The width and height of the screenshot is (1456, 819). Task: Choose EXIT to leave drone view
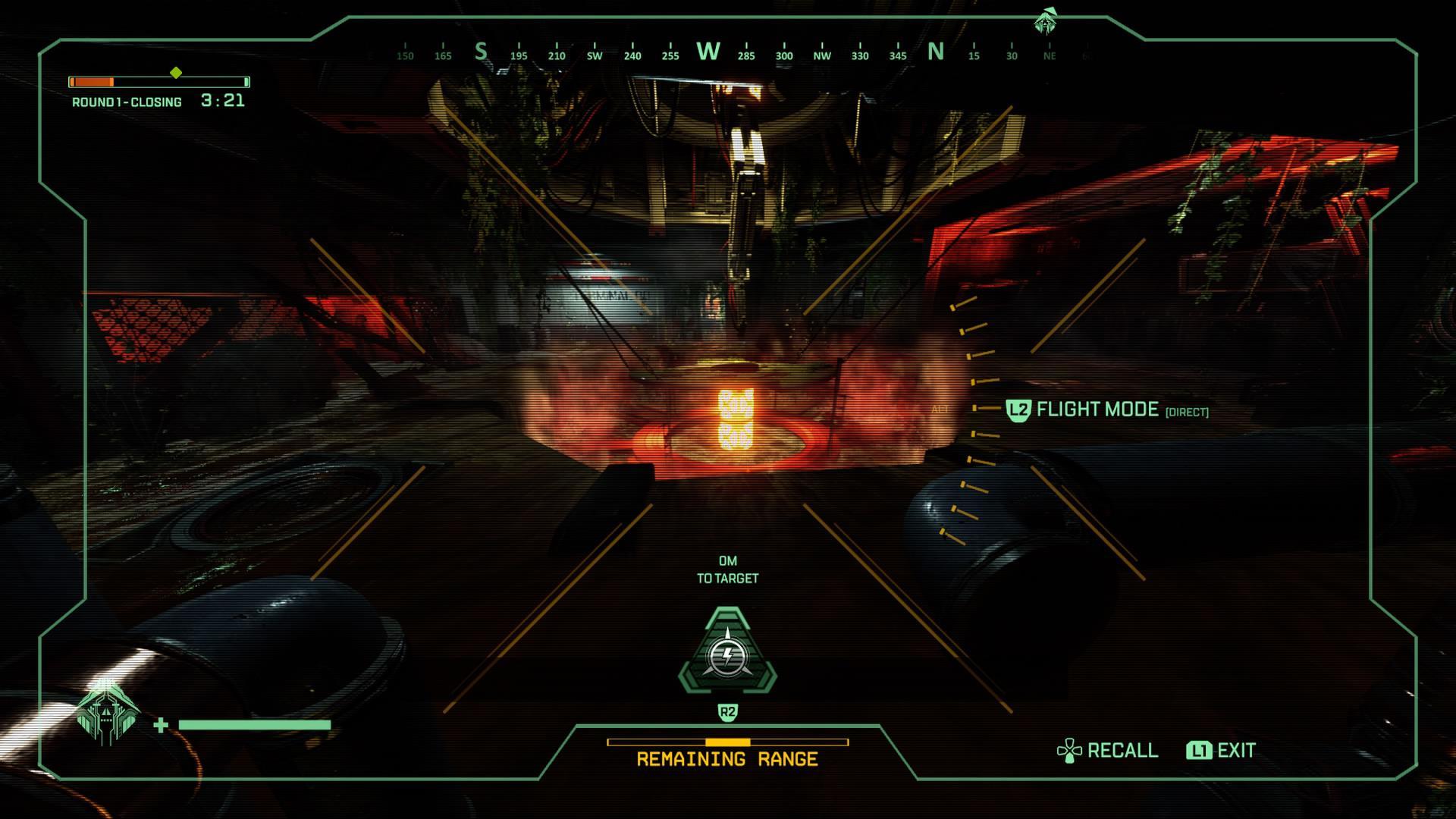(1222, 751)
